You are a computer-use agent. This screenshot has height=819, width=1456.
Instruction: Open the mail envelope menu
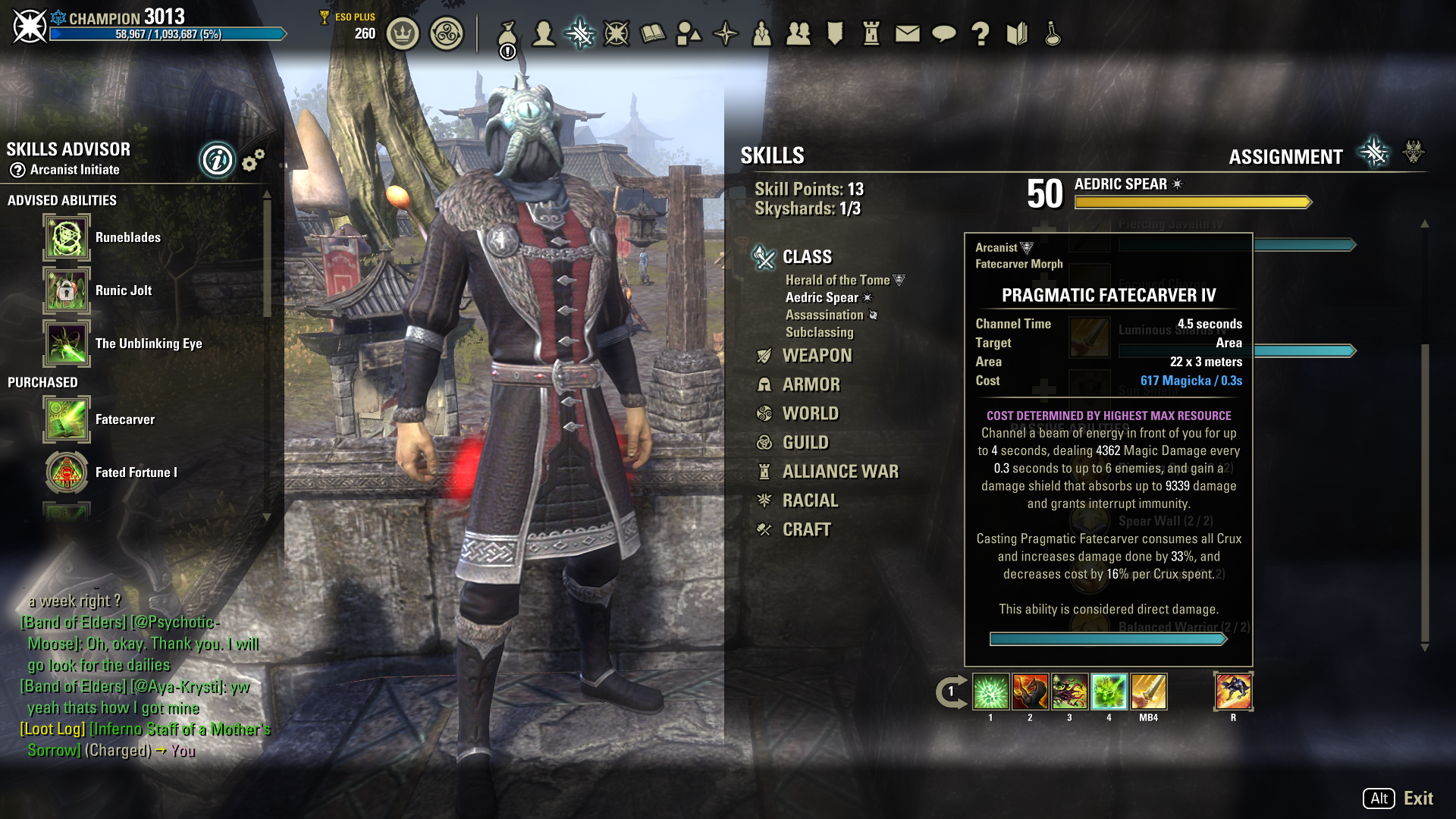coord(907,33)
